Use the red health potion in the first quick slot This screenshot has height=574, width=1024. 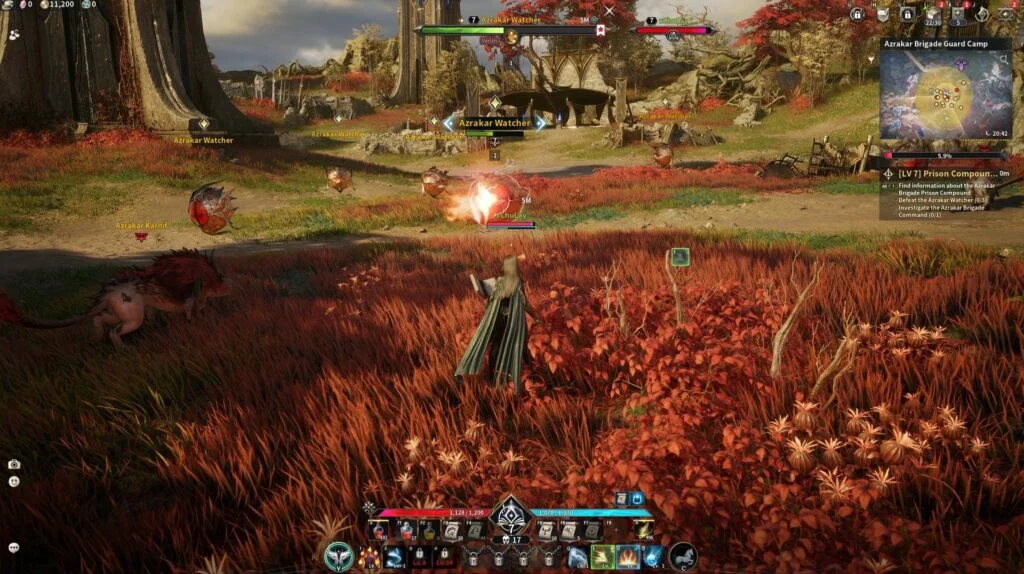(x=380, y=530)
